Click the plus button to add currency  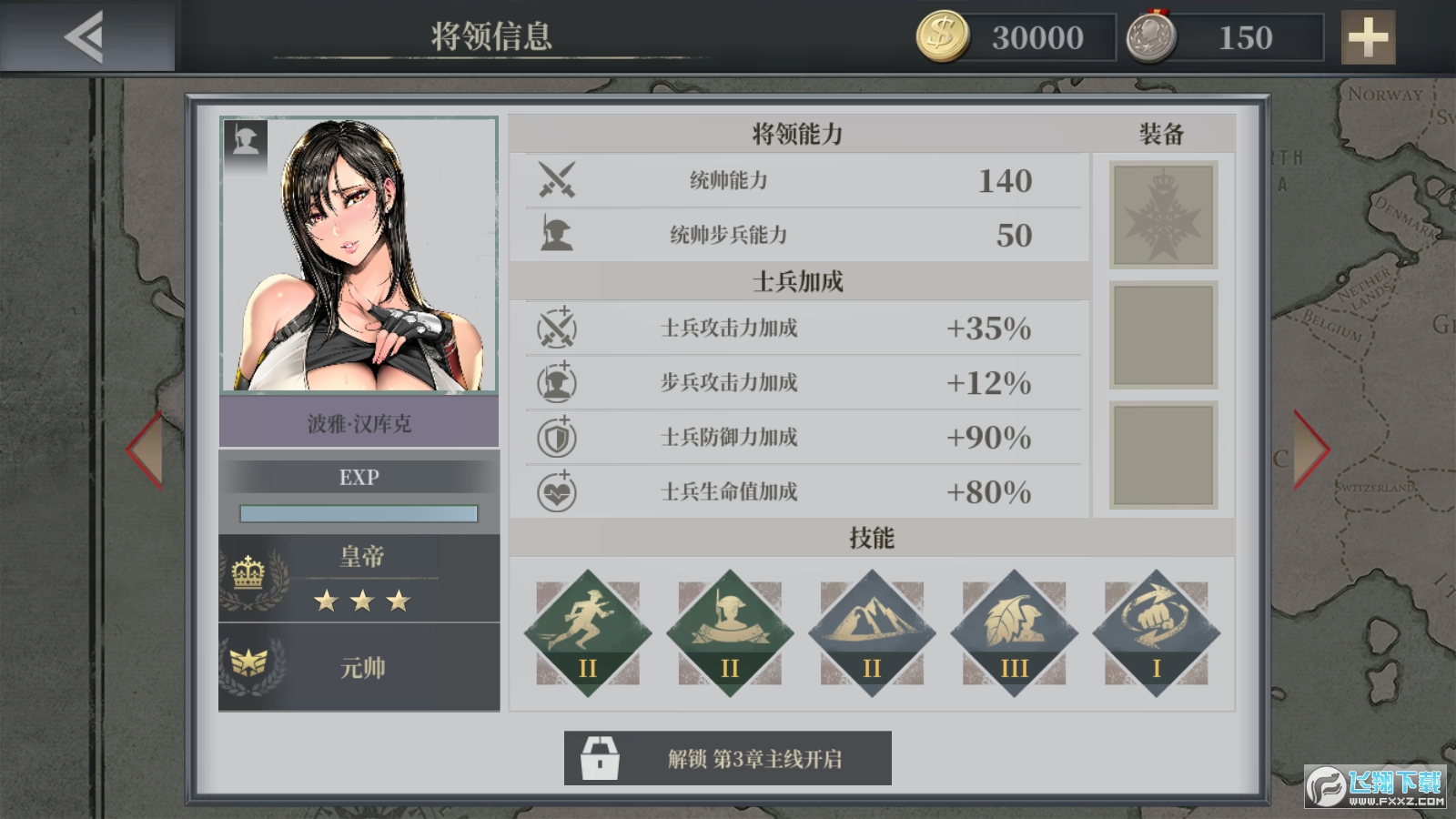pos(1367,38)
